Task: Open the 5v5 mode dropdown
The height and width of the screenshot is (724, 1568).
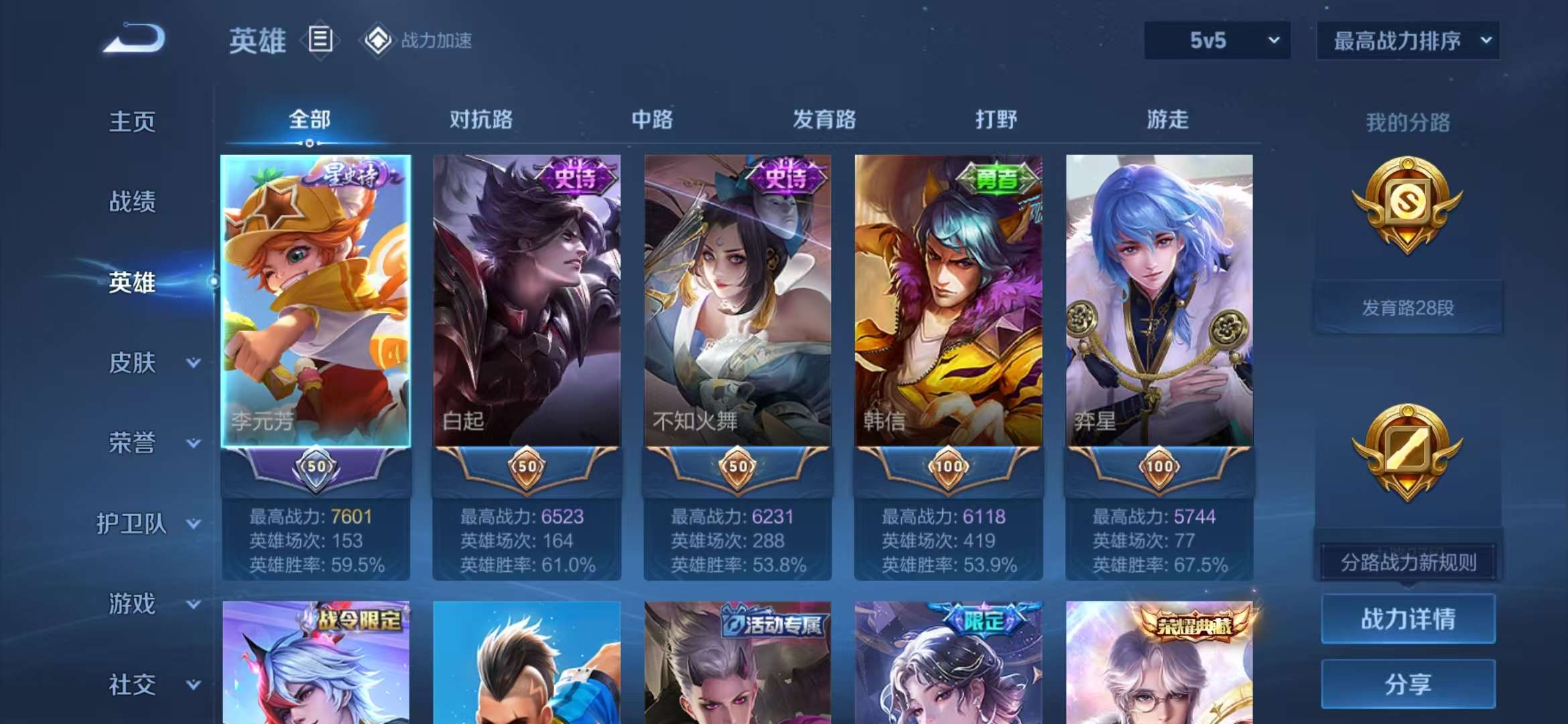Action: (x=1215, y=40)
